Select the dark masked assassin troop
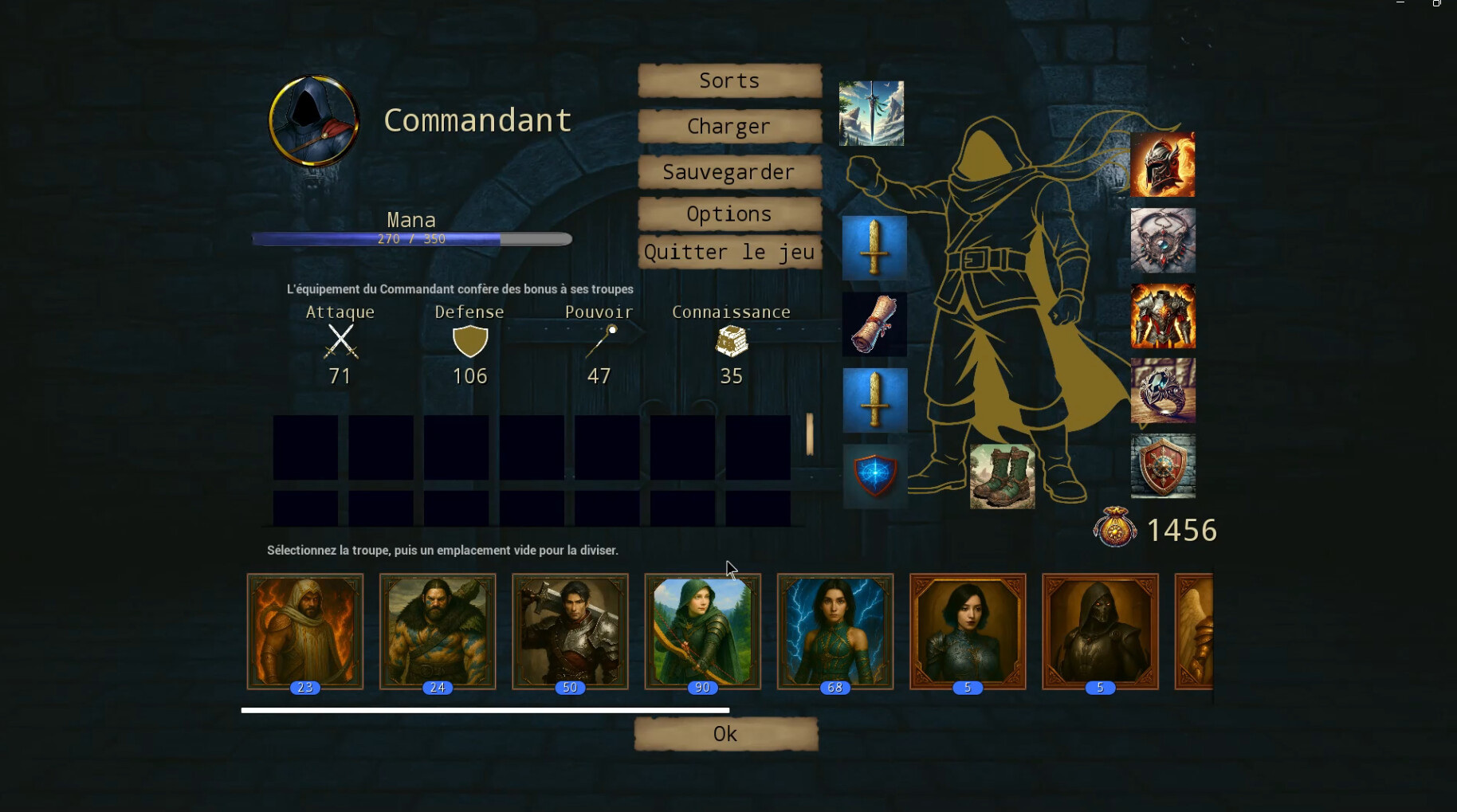Viewport: 1457px width, 812px height. tap(1100, 630)
